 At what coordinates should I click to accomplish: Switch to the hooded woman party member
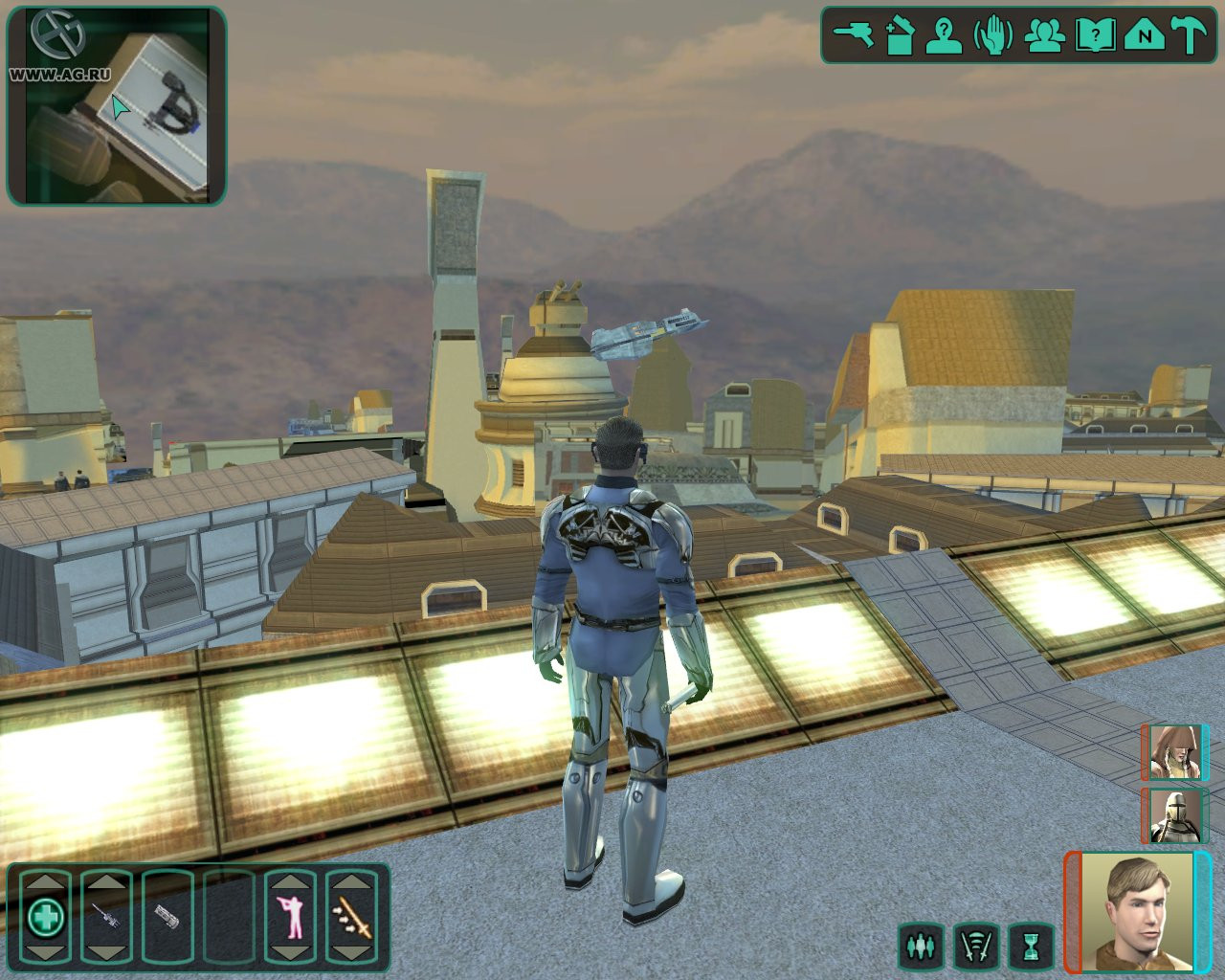[1173, 752]
